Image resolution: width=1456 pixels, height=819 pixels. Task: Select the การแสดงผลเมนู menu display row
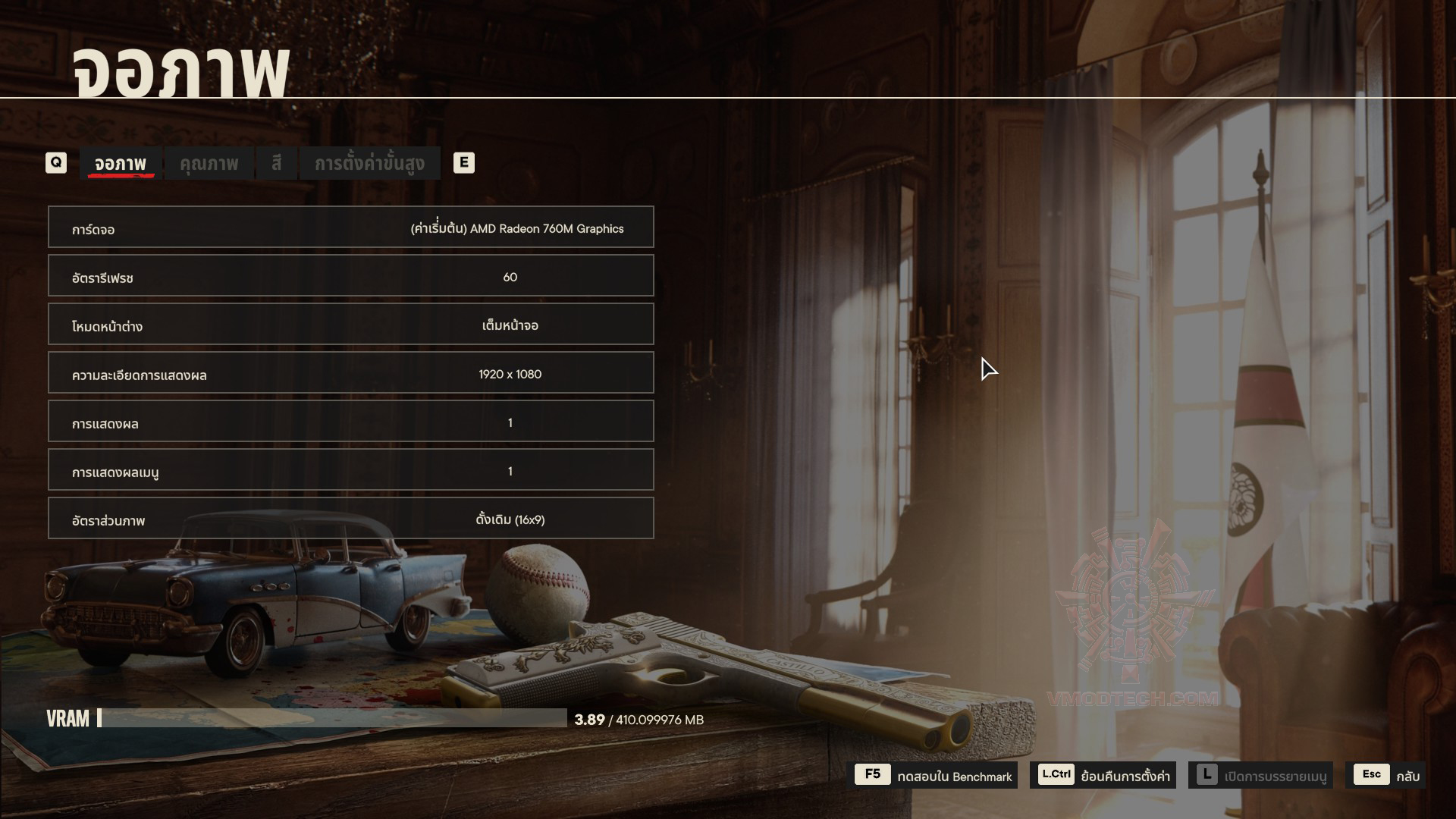[351, 470]
